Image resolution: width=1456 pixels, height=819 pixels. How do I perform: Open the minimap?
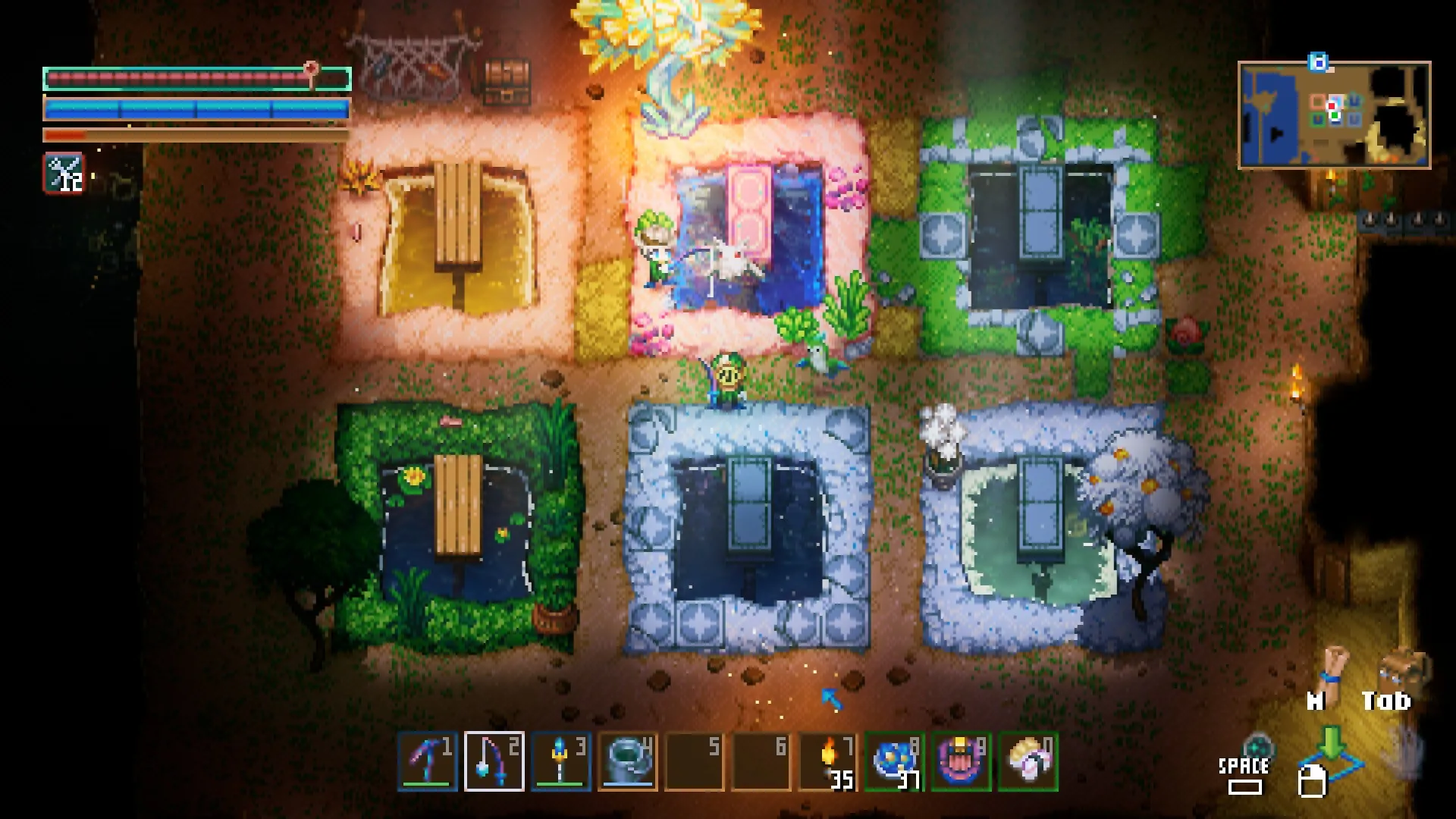[x=1334, y=115]
